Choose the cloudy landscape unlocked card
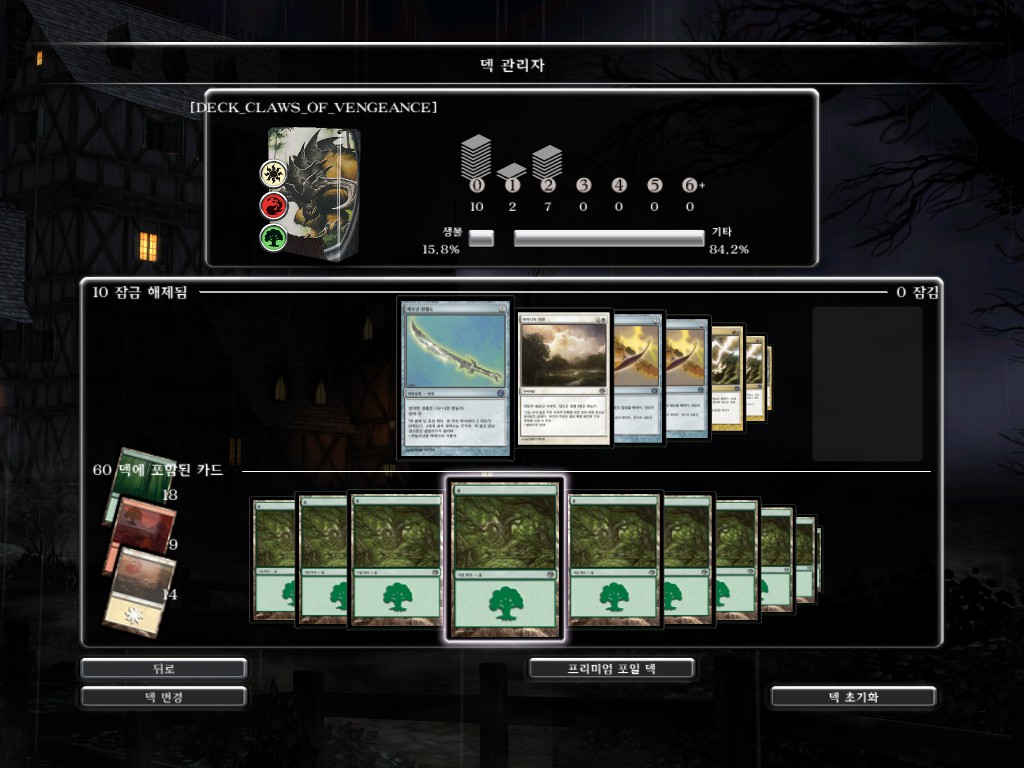This screenshot has height=768, width=1024. pos(563,376)
